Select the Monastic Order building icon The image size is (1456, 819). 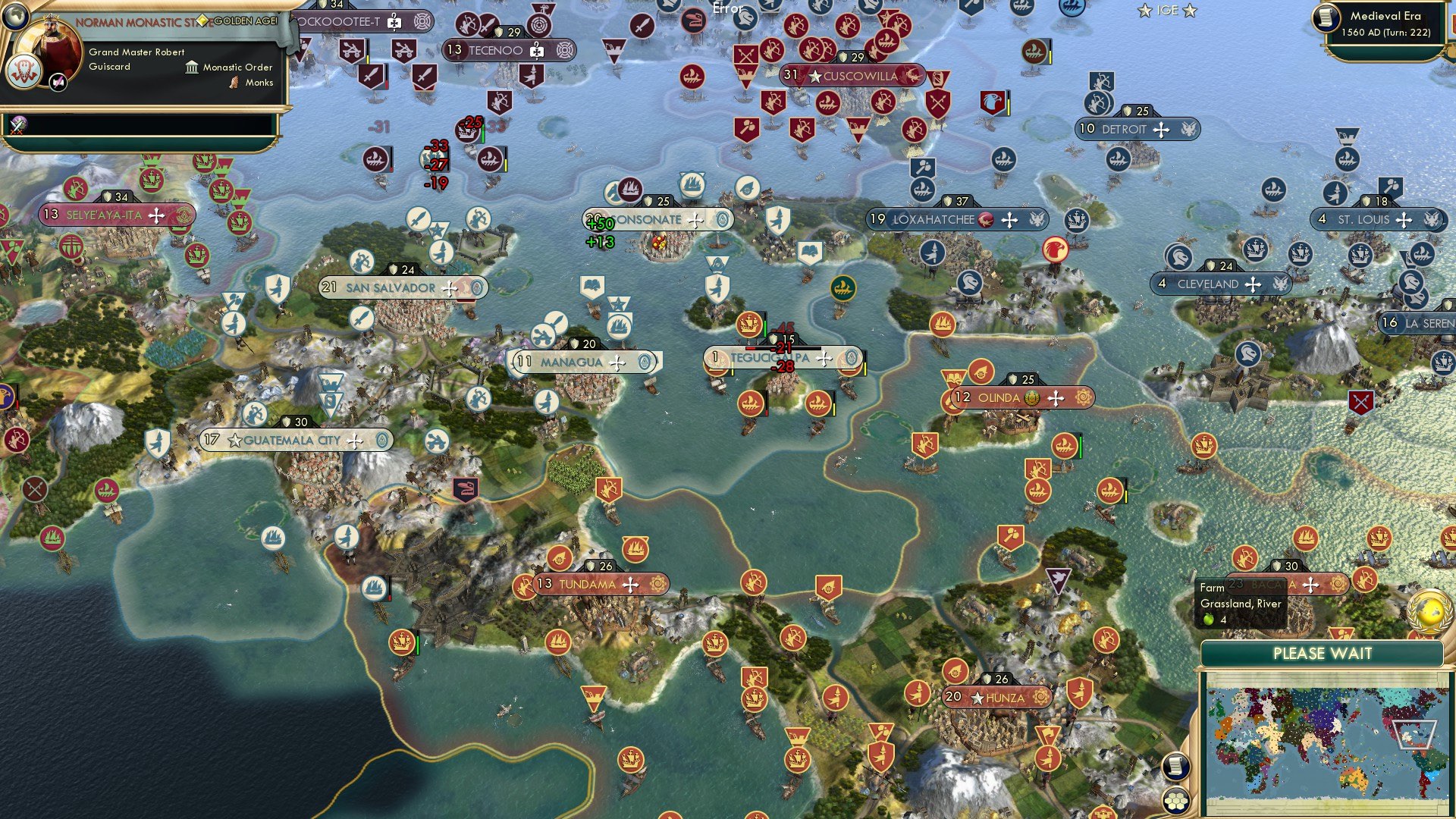191,68
